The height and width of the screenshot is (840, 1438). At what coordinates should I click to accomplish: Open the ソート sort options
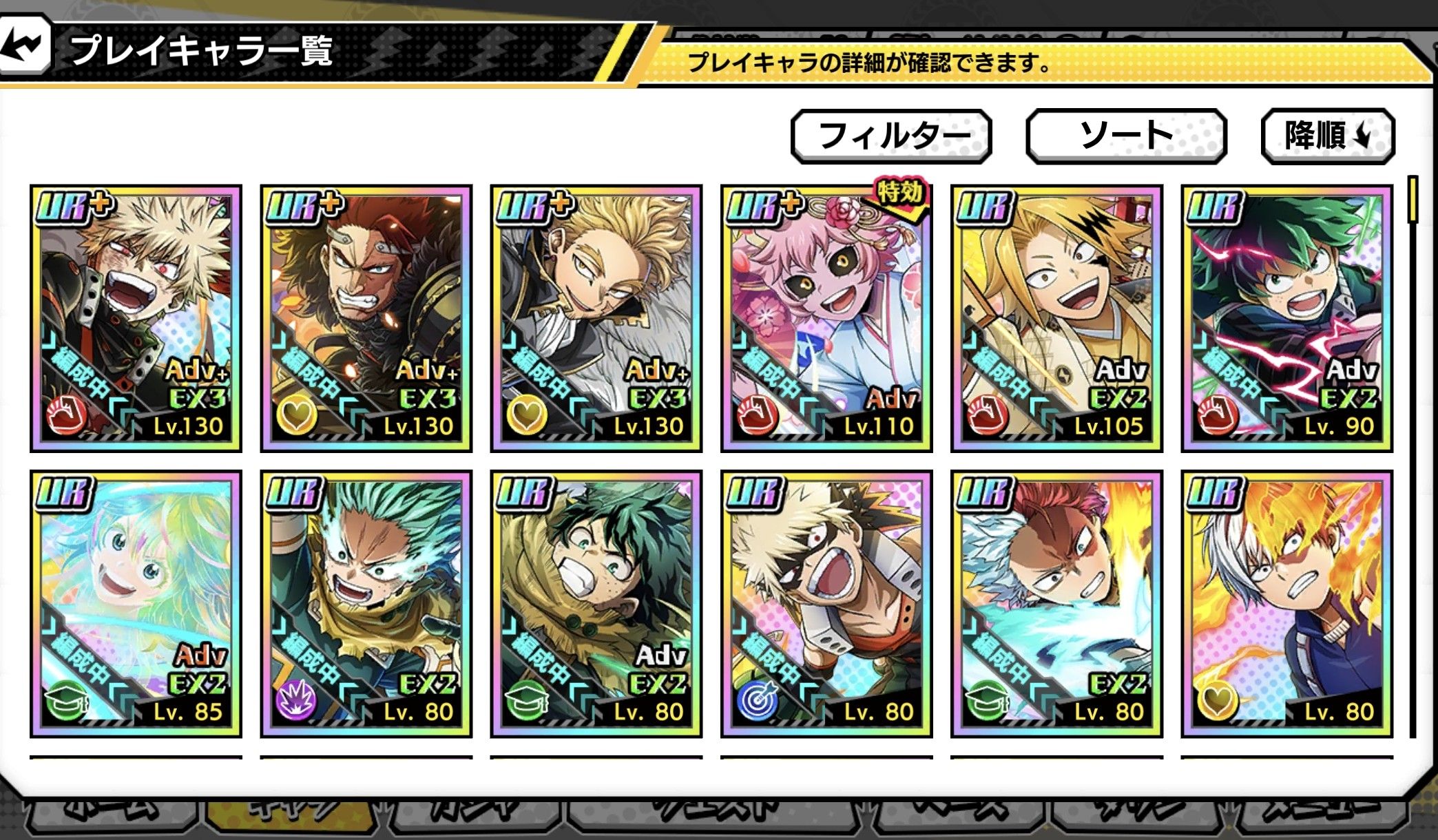pos(1126,136)
